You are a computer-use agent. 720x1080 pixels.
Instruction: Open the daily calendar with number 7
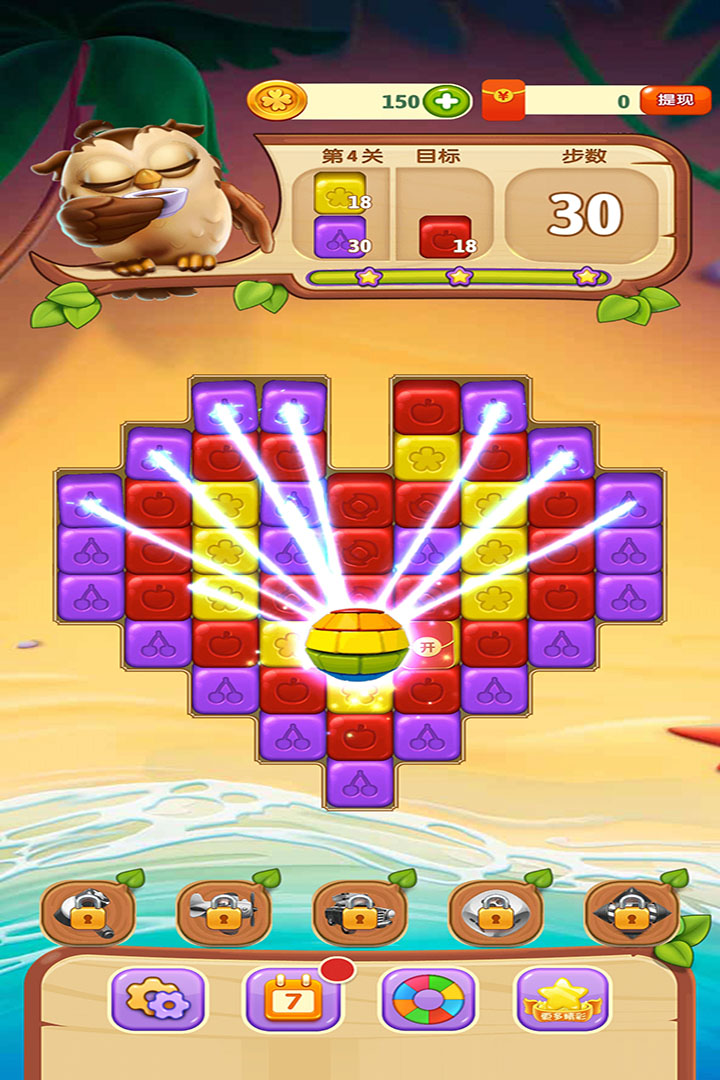pos(292,999)
